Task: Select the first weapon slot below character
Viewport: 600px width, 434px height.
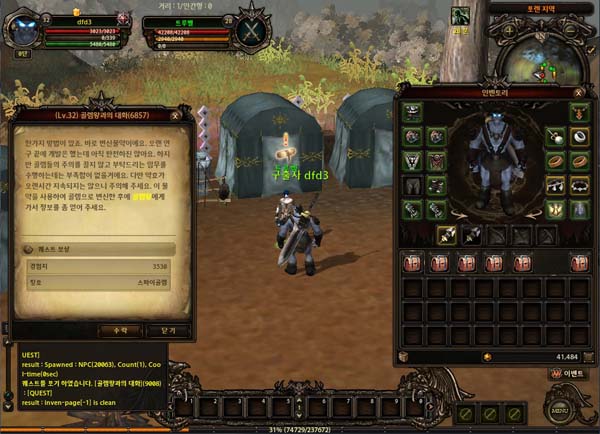Action: [446, 236]
